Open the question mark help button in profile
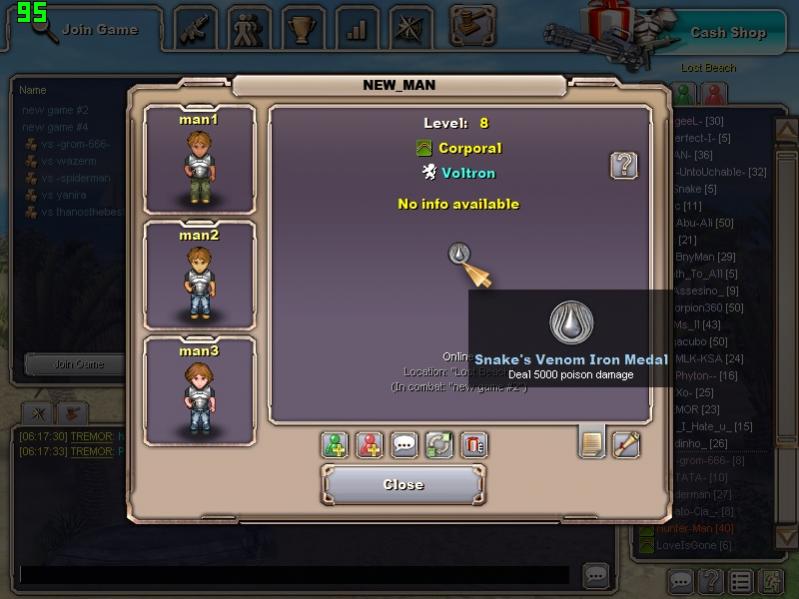The height and width of the screenshot is (599, 799). click(624, 165)
